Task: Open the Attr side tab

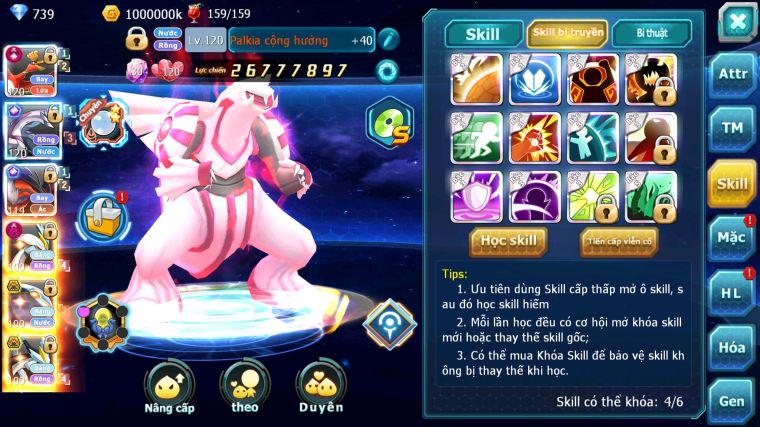Action: (732, 75)
